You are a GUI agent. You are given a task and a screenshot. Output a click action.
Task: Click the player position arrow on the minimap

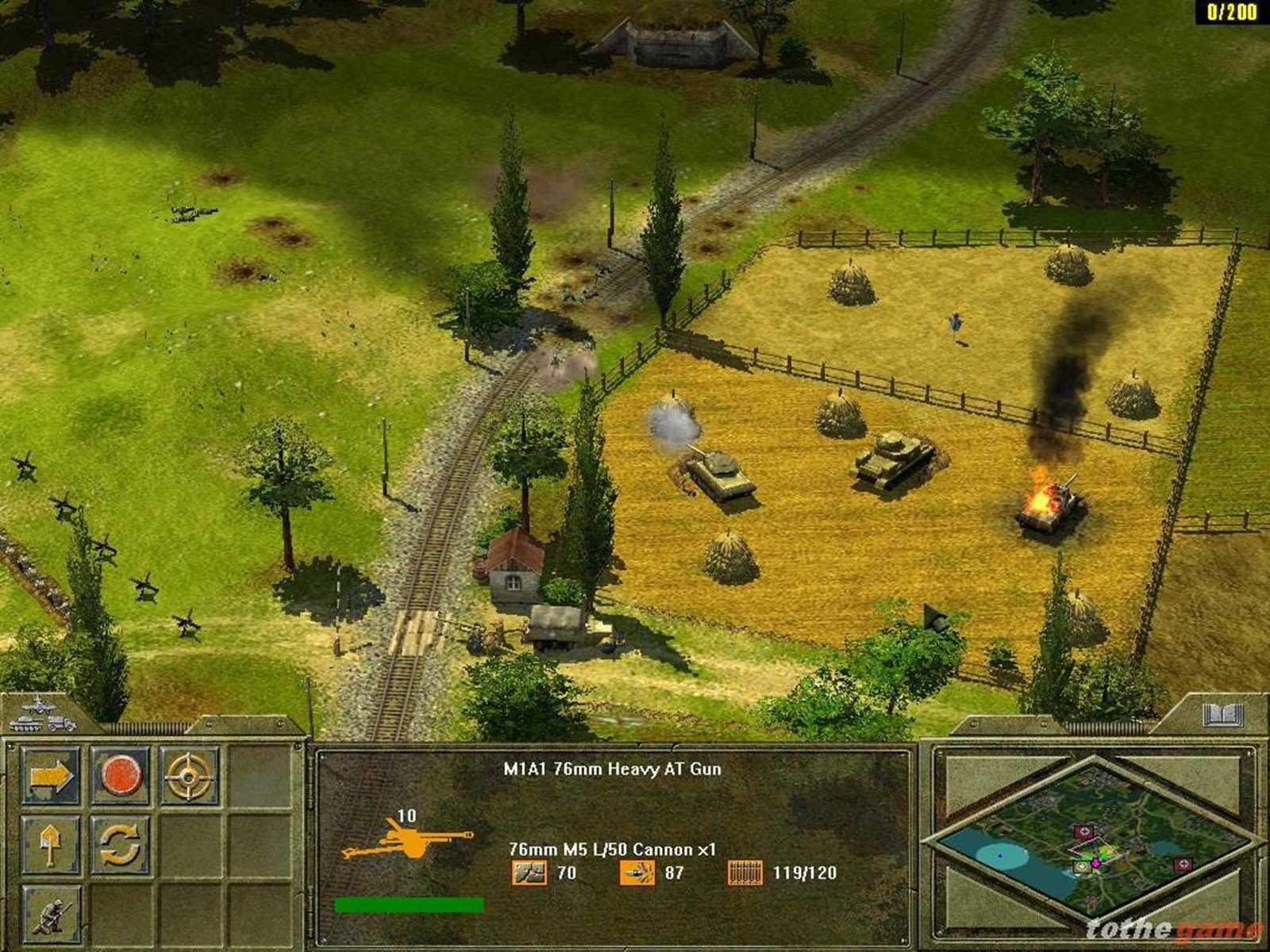click(x=1095, y=862)
